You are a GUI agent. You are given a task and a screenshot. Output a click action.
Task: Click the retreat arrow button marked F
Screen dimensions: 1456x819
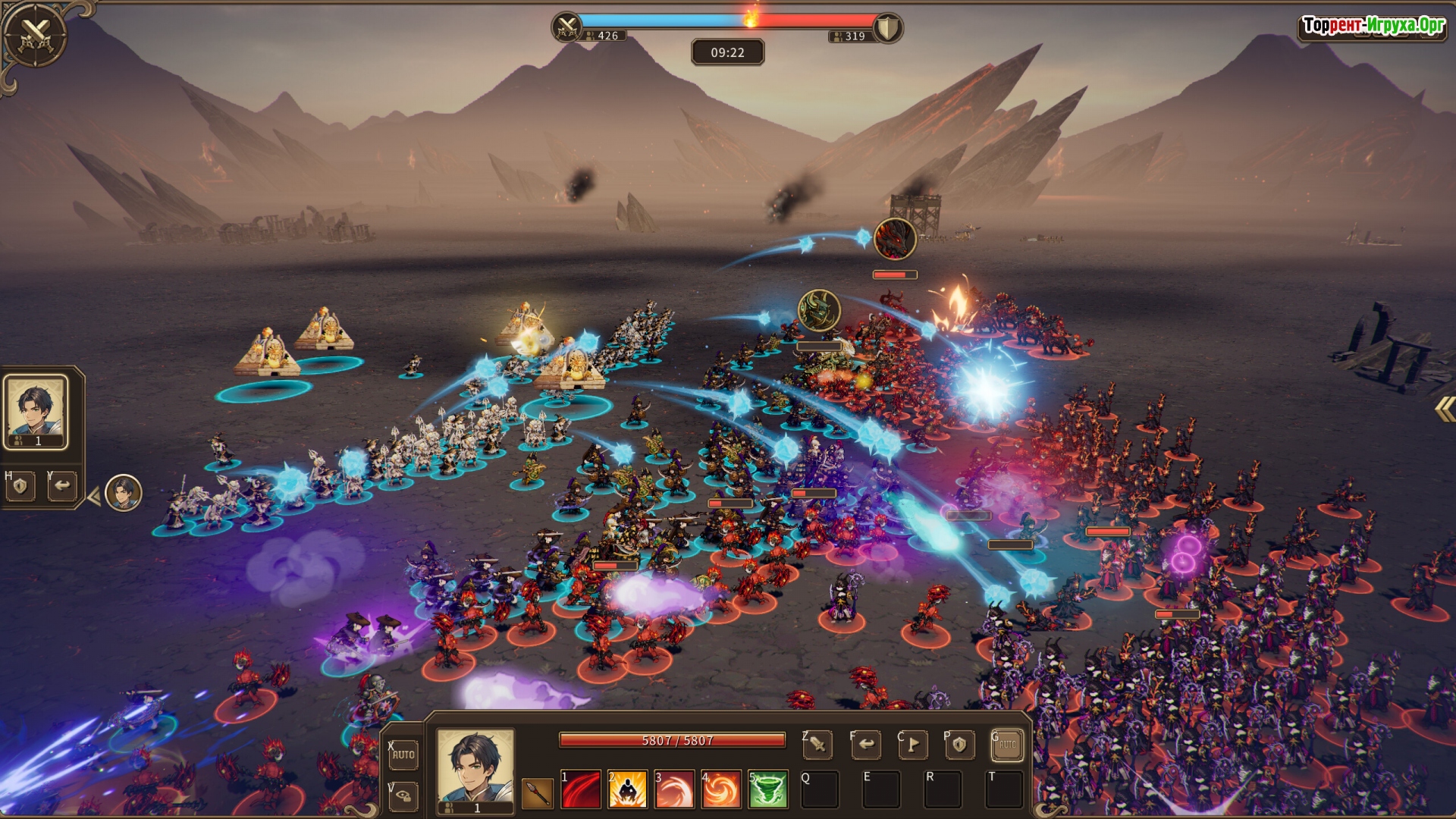(866, 745)
